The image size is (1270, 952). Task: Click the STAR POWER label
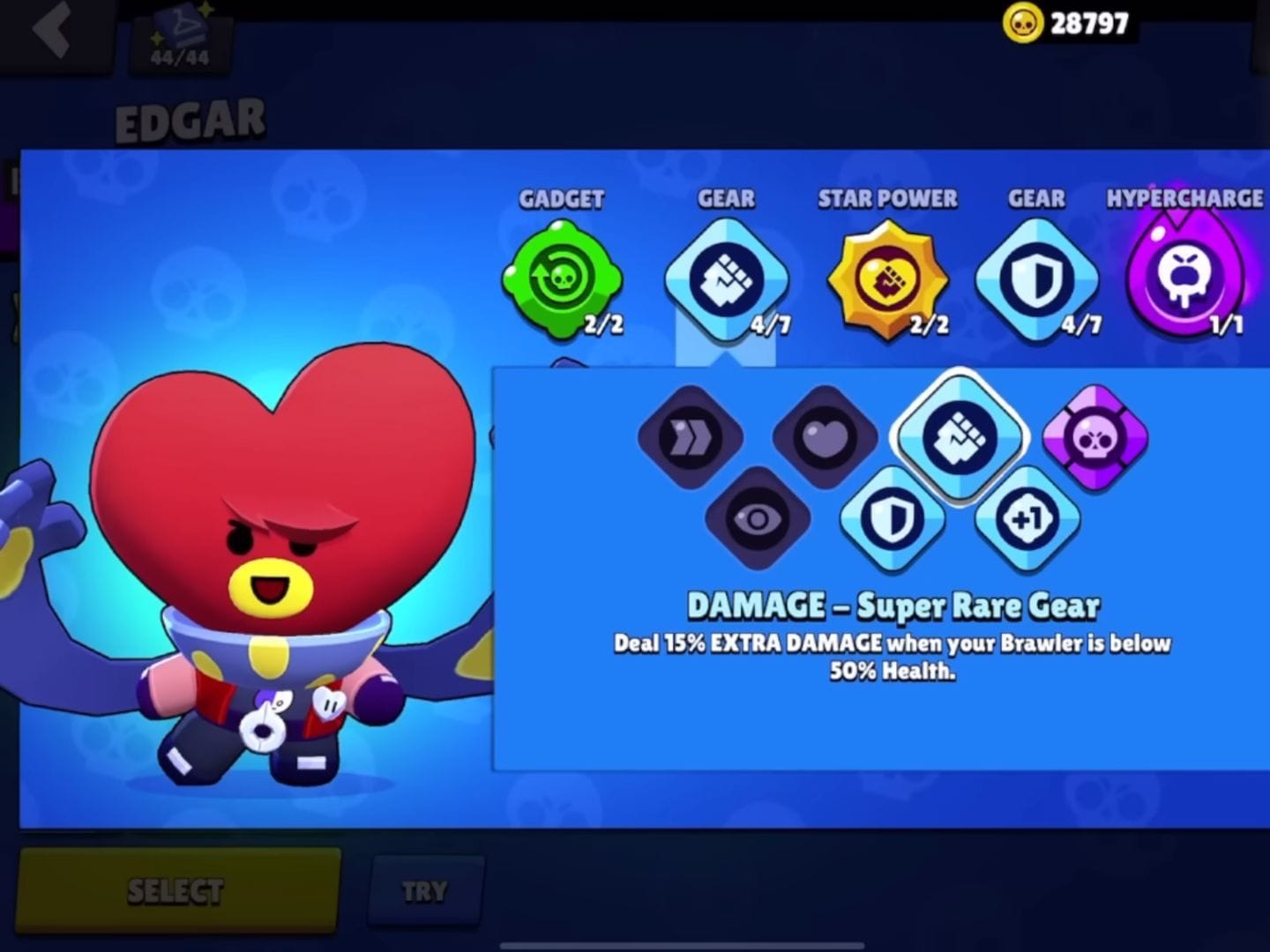886,199
